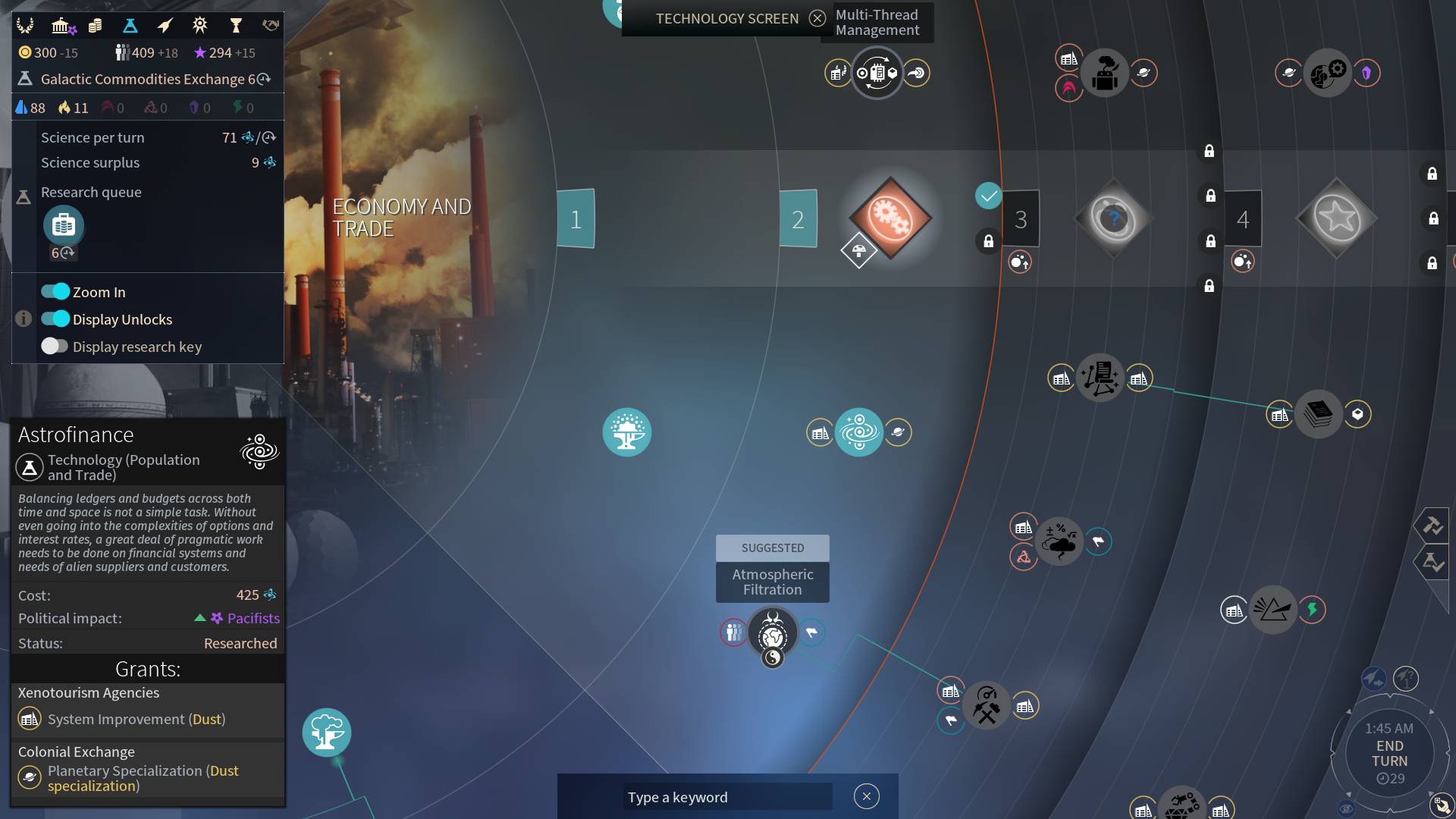Select the Atmospheric Filtration technology
This screenshot has width=1456, height=819.
tap(772, 632)
